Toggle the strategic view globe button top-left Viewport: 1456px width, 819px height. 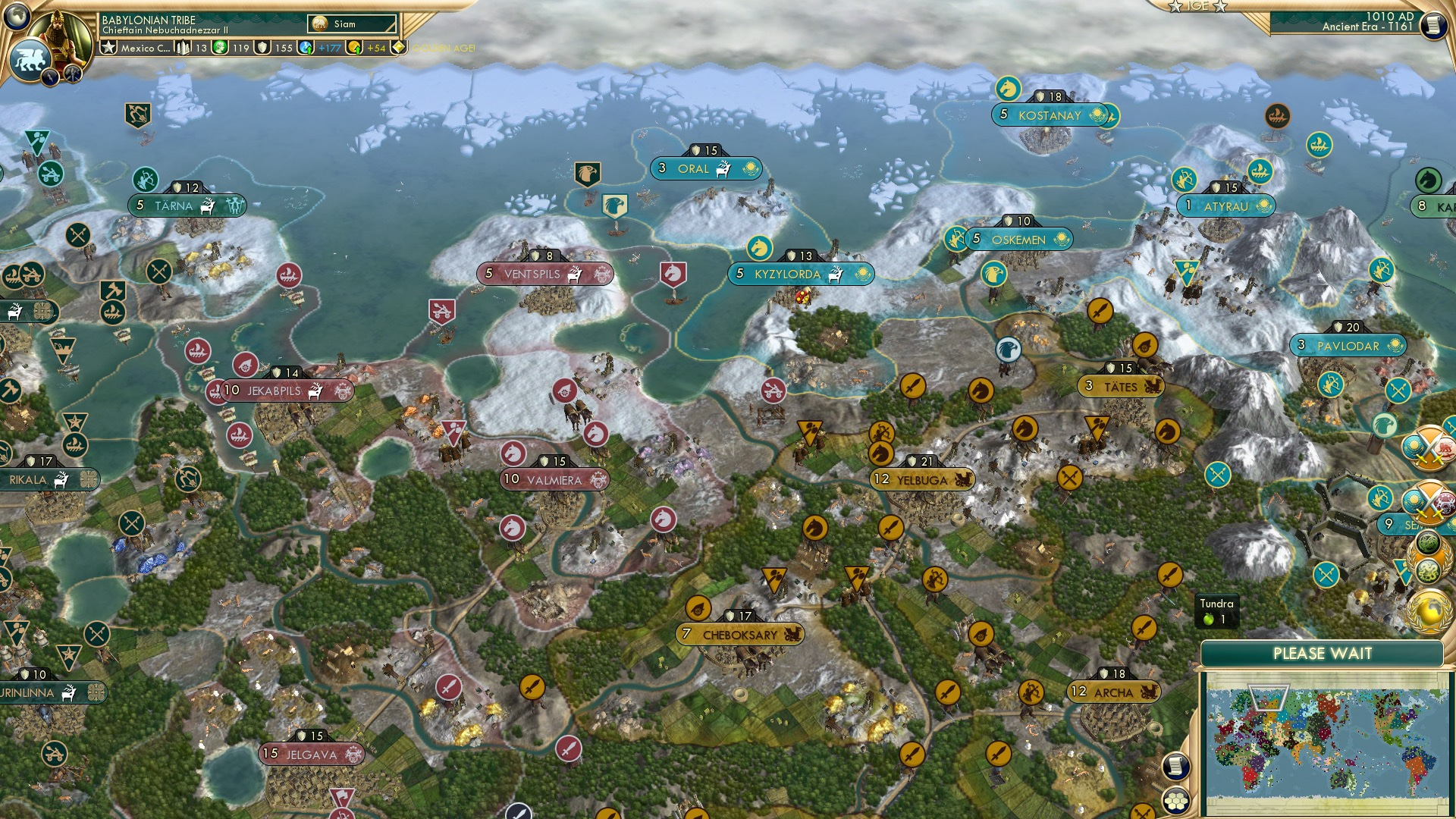click(17, 17)
